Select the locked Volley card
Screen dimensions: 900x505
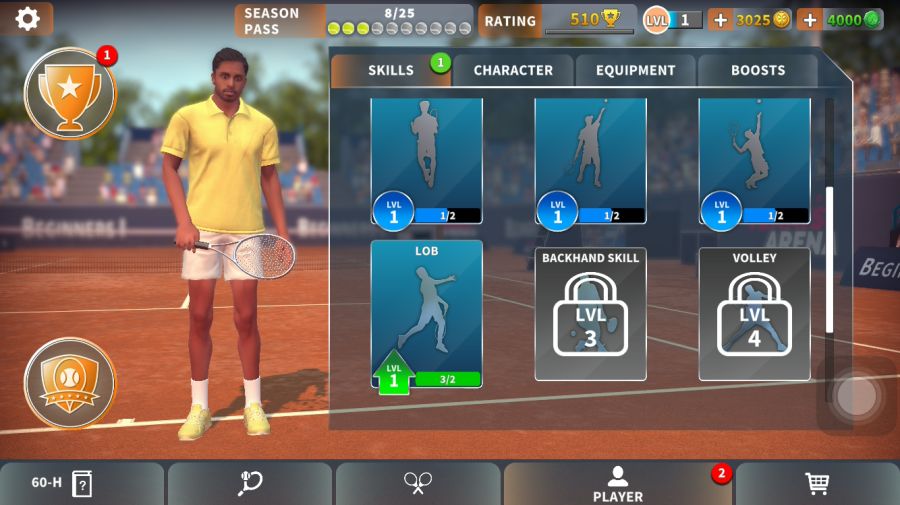(754, 315)
